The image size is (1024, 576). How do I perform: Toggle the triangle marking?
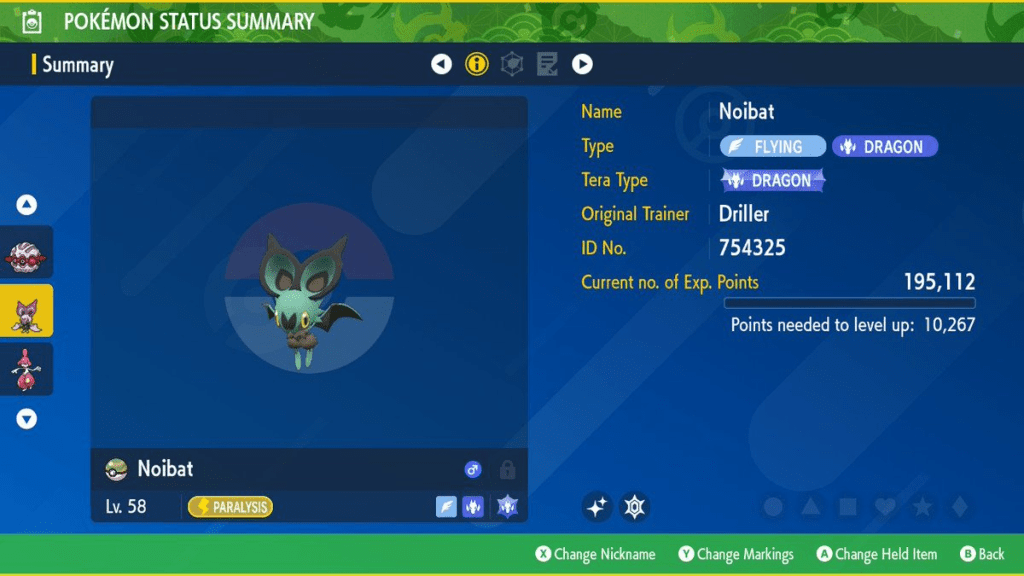(x=811, y=508)
